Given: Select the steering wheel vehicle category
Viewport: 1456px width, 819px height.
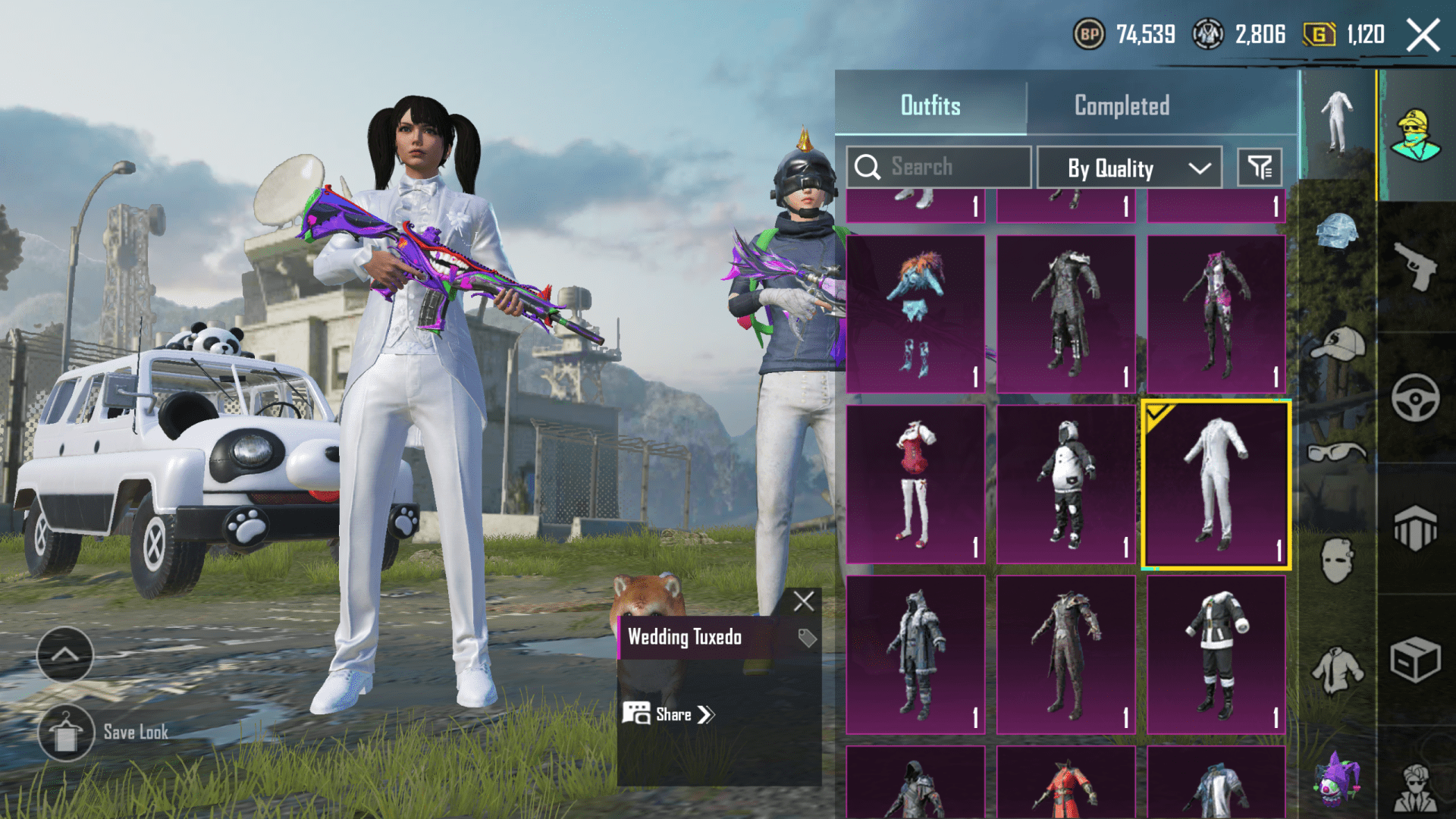Looking at the screenshot, I should coord(1418,391).
